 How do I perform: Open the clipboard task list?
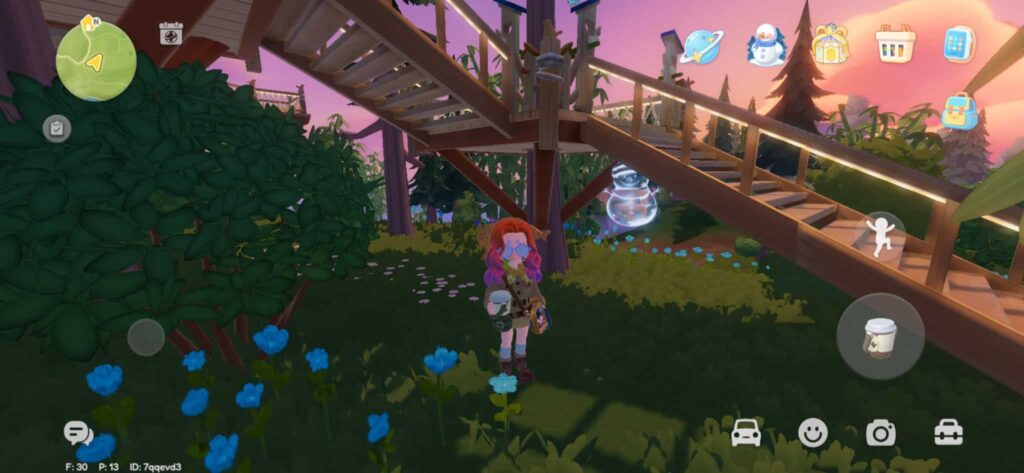pyautogui.click(x=57, y=128)
